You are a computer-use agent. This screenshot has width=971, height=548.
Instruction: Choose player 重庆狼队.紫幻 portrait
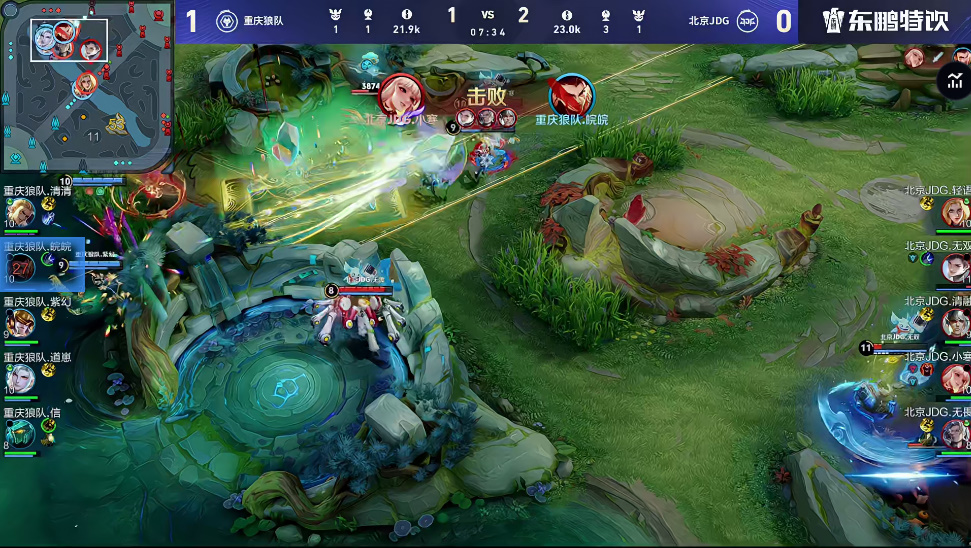coord(20,322)
